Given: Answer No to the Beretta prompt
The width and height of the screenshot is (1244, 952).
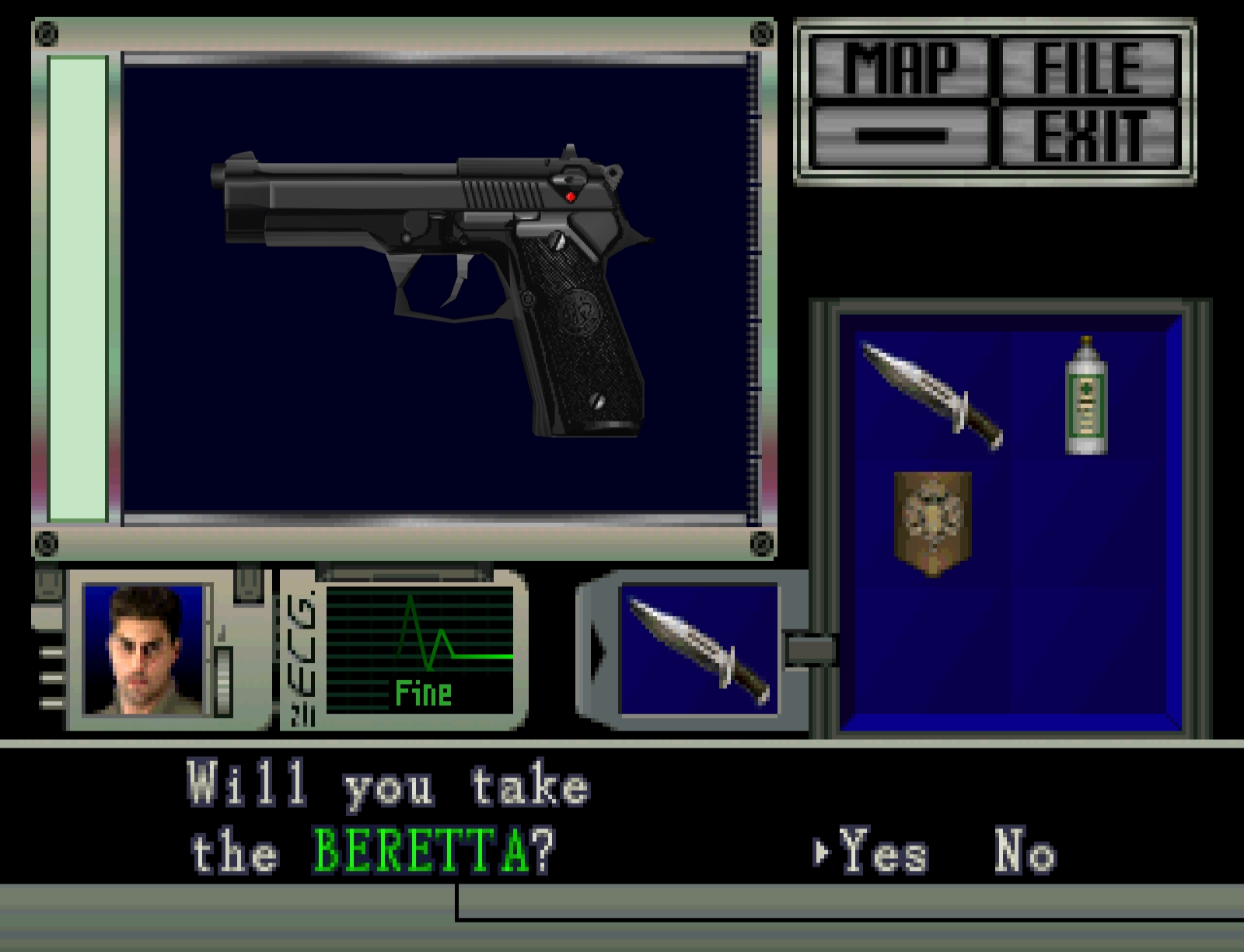Looking at the screenshot, I should point(1025,853).
